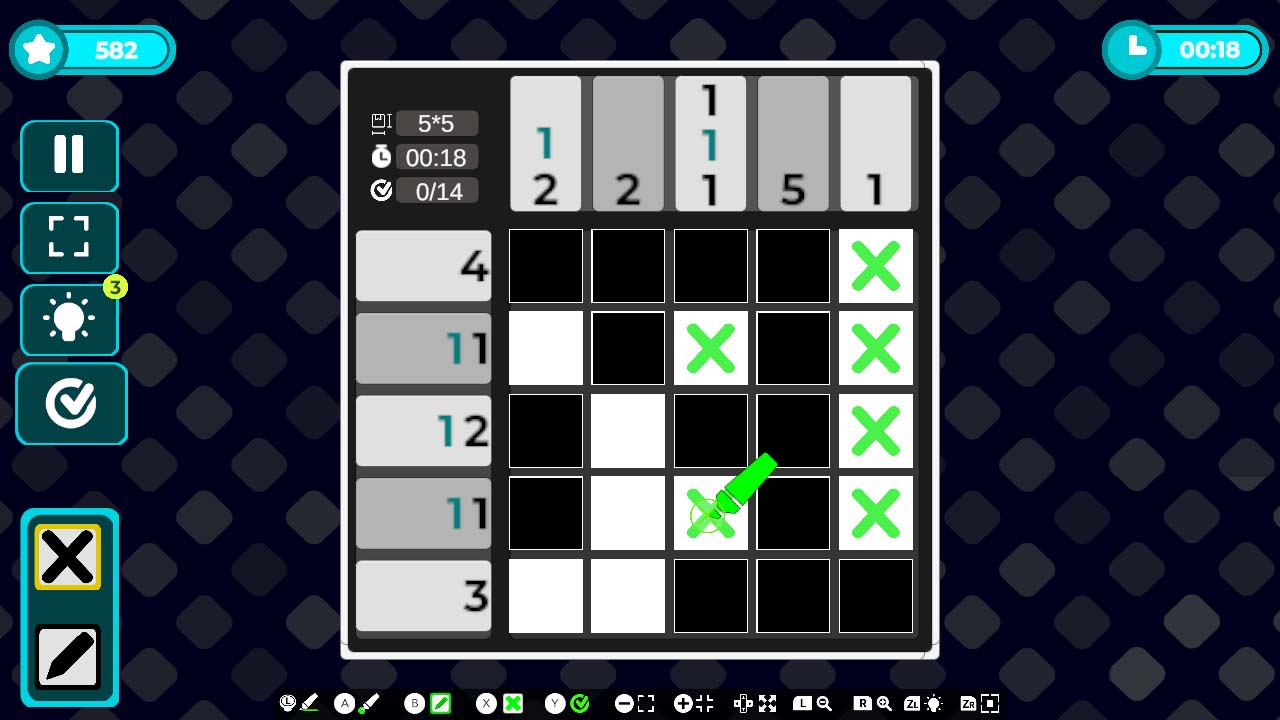
Task: Click the plus zoom-frame icon
Action: [684, 703]
